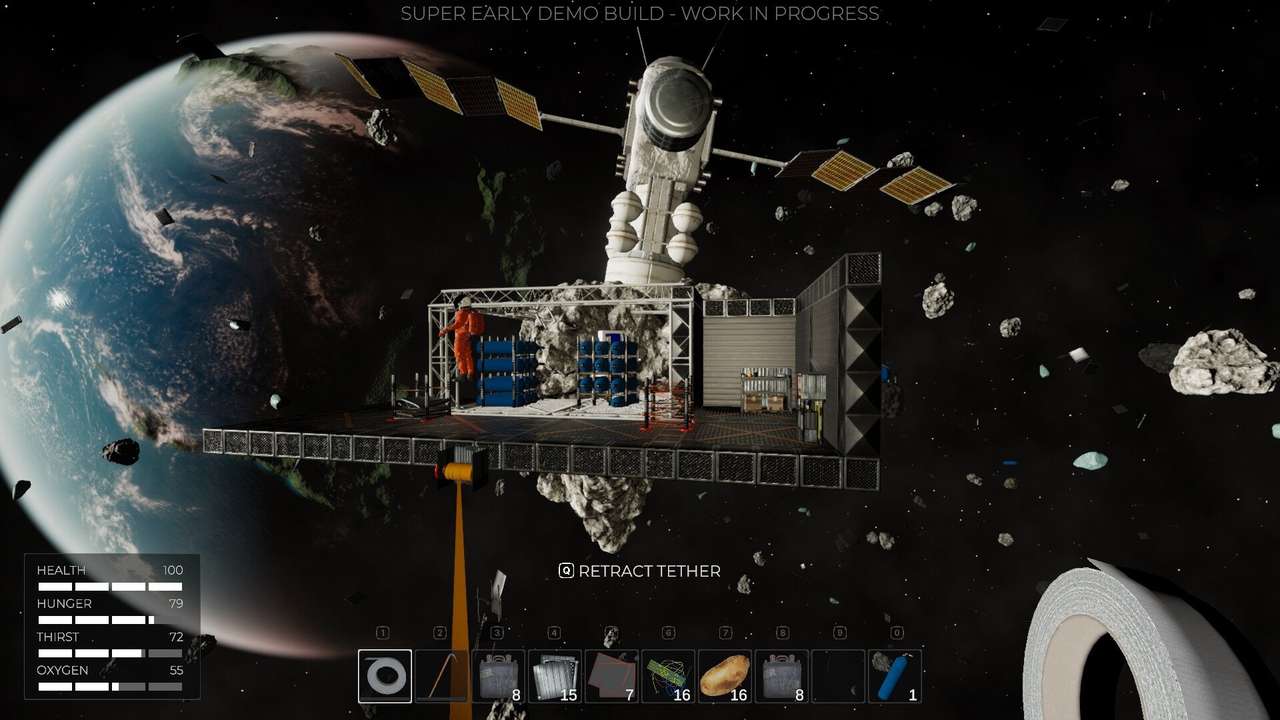Click the number badge above hotbar slot 1
The width and height of the screenshot is (1280, 720).
click(x=383, y=633)
